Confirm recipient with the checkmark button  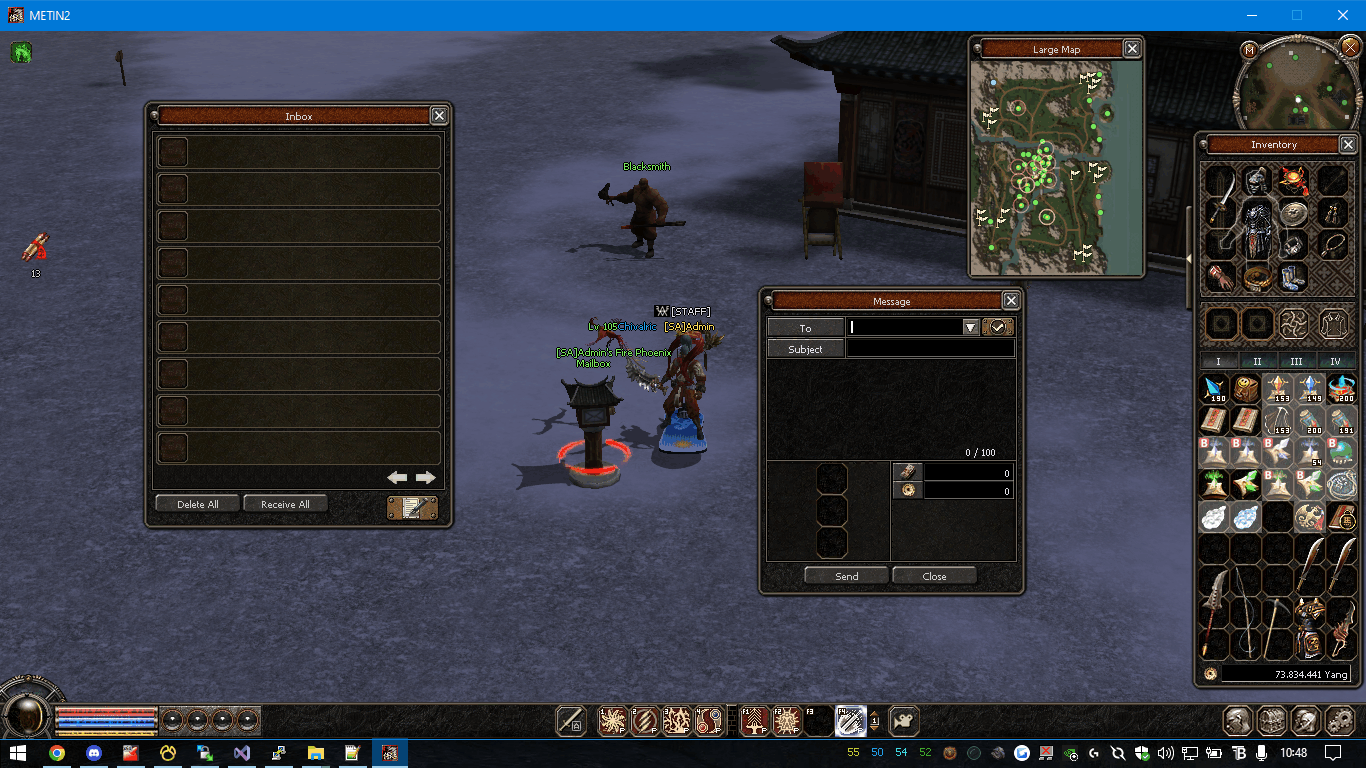tap(998, 327)
